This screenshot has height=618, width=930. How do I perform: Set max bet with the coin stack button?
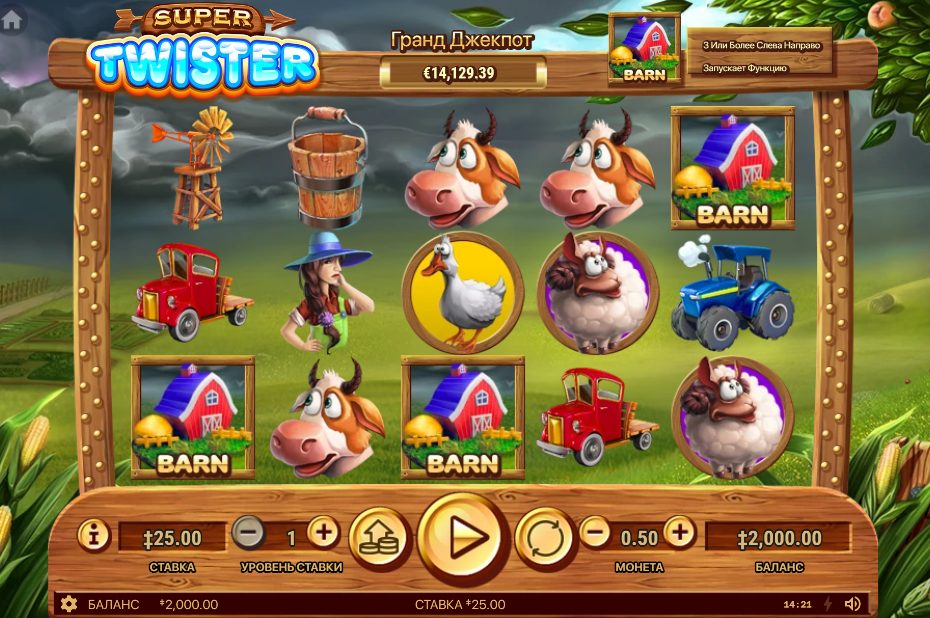pyautogui.click(x=377, y=537)
